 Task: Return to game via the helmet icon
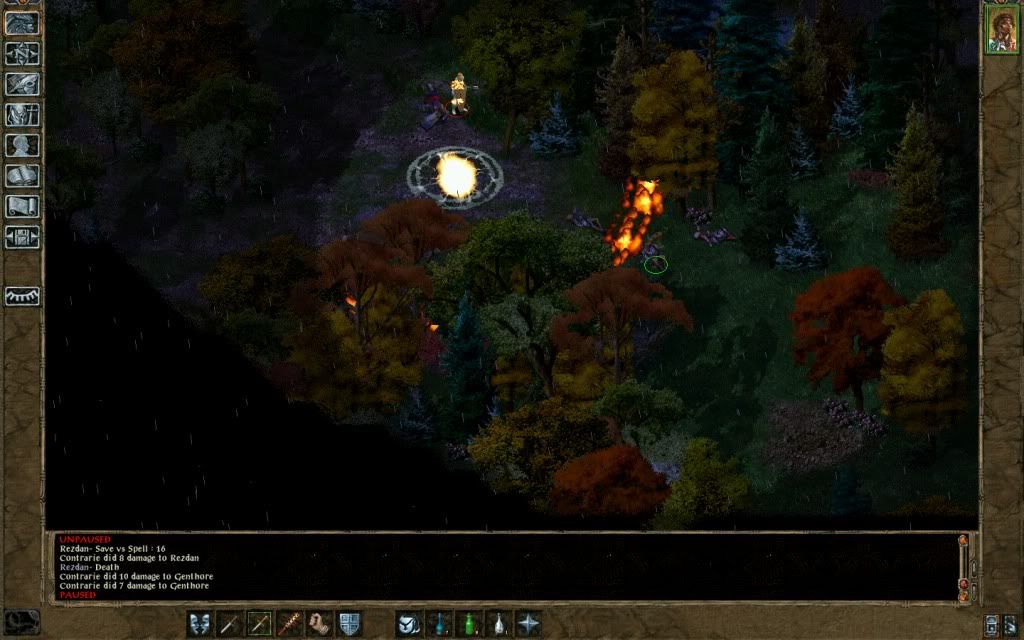(x=22, y=23)
